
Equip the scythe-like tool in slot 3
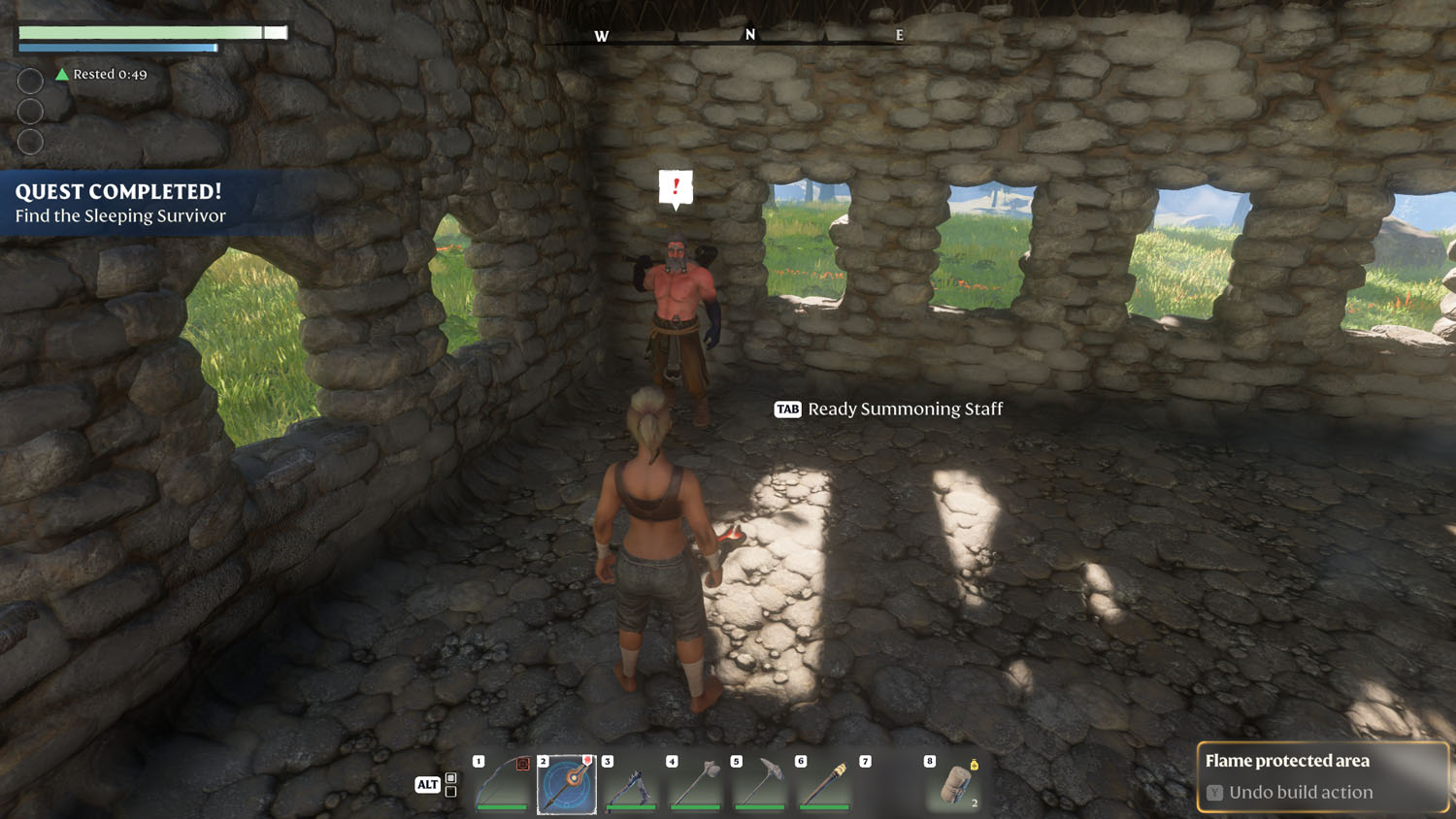coord(631,784)
